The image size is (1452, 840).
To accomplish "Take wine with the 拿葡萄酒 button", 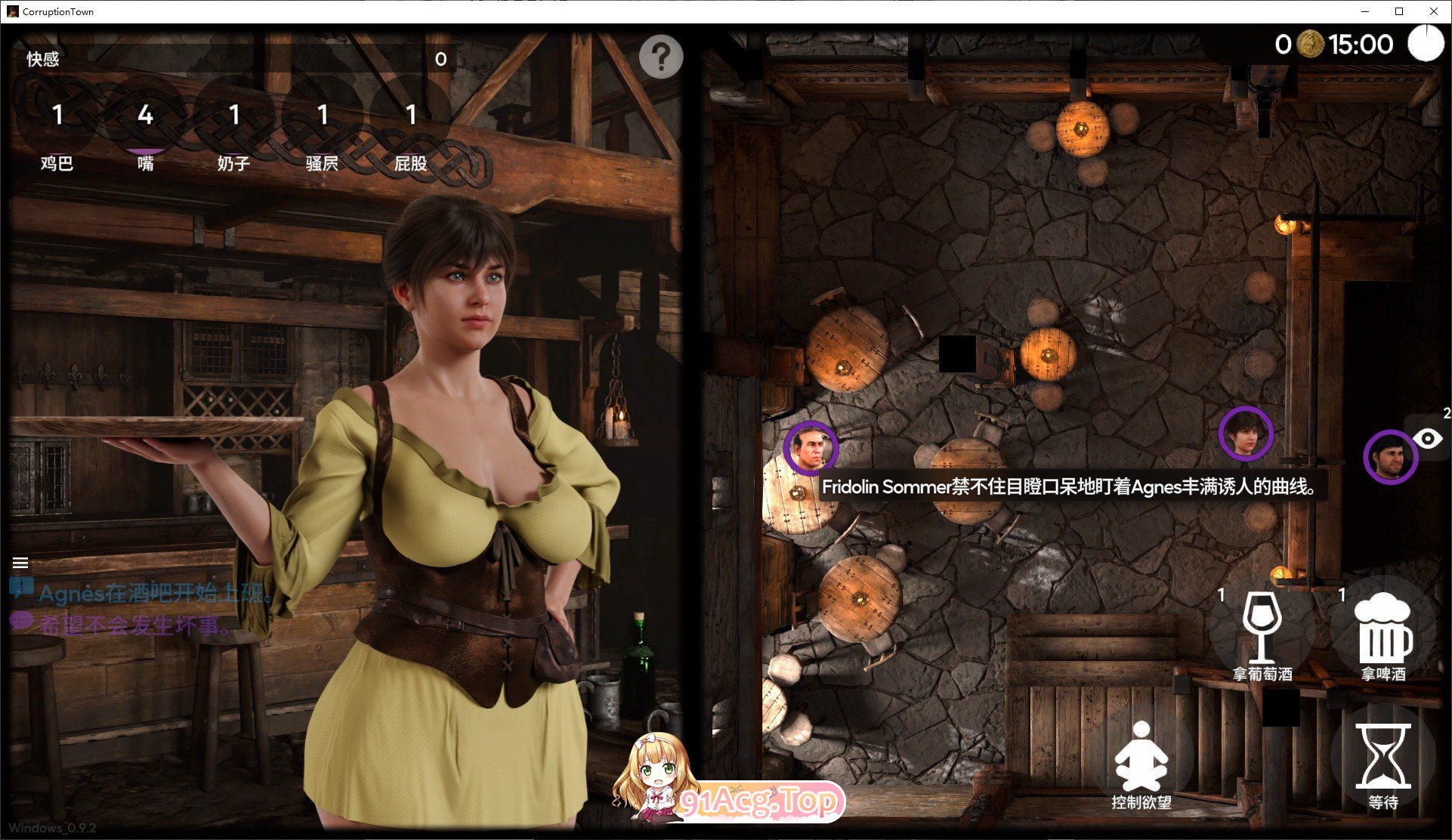I will point(1262,635).
